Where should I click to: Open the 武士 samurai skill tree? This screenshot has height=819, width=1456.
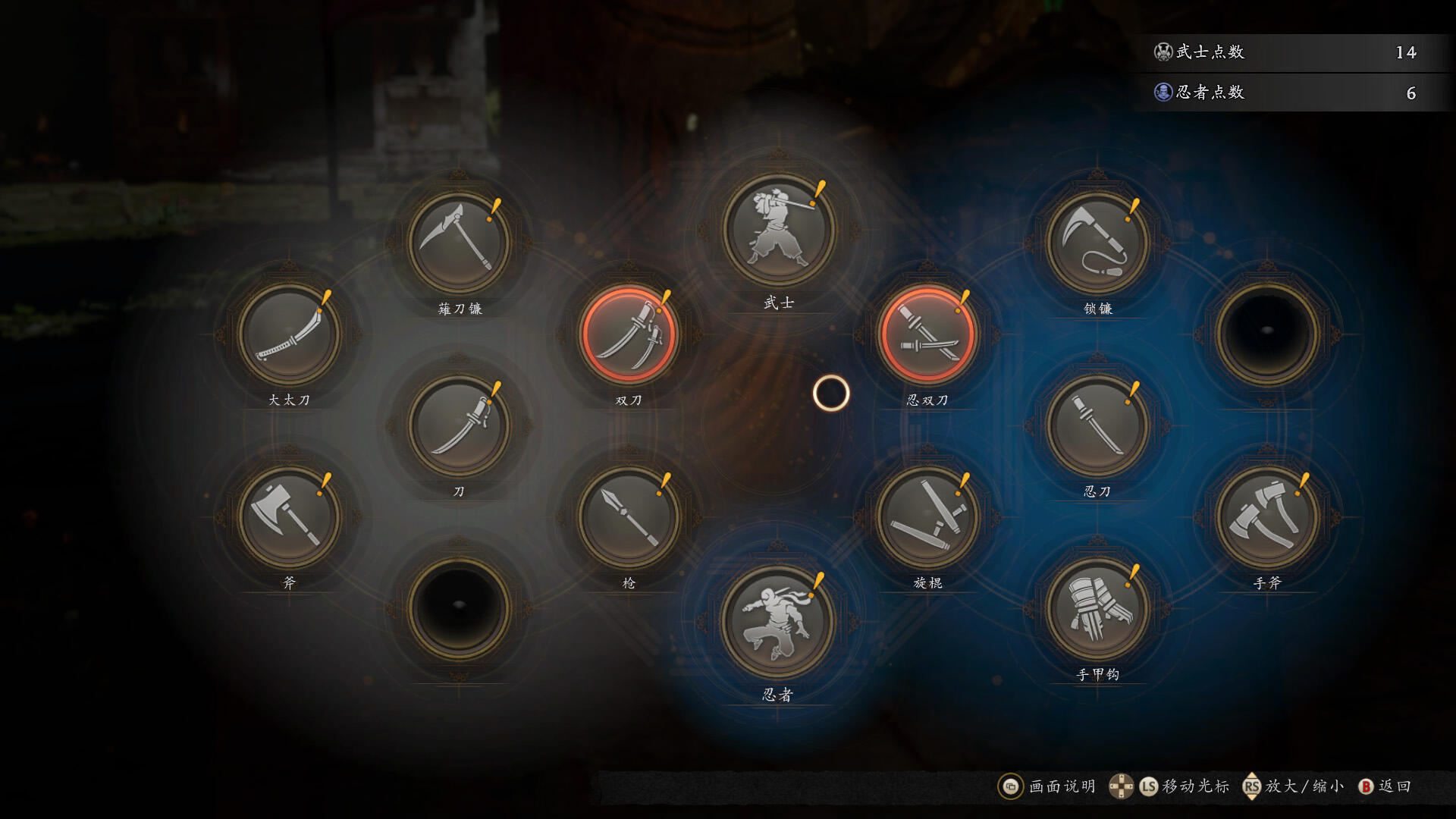pyautogui.click(x=778, y=230)
